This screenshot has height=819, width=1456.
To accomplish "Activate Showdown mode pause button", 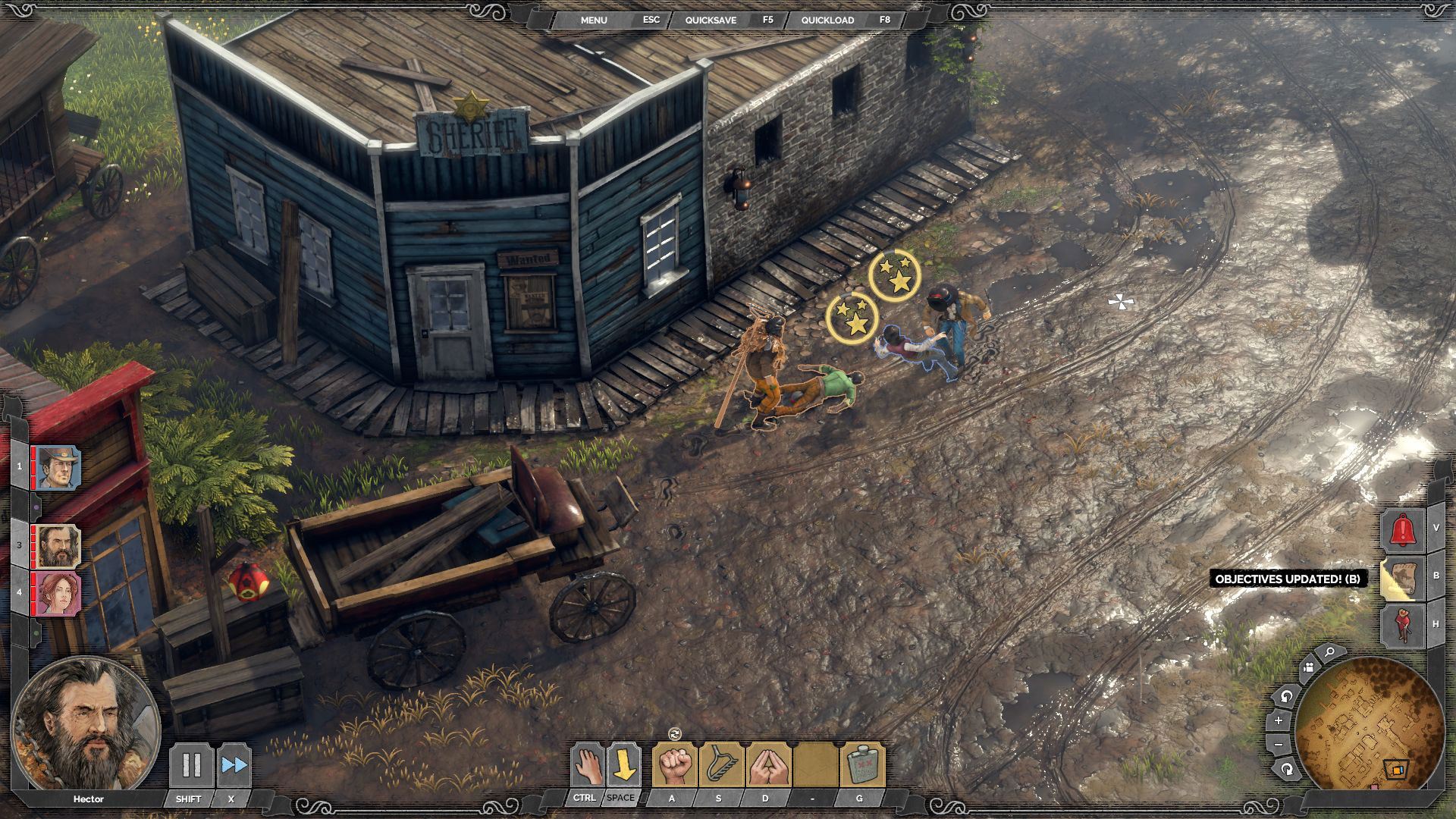I will click(x=190, y=765).
